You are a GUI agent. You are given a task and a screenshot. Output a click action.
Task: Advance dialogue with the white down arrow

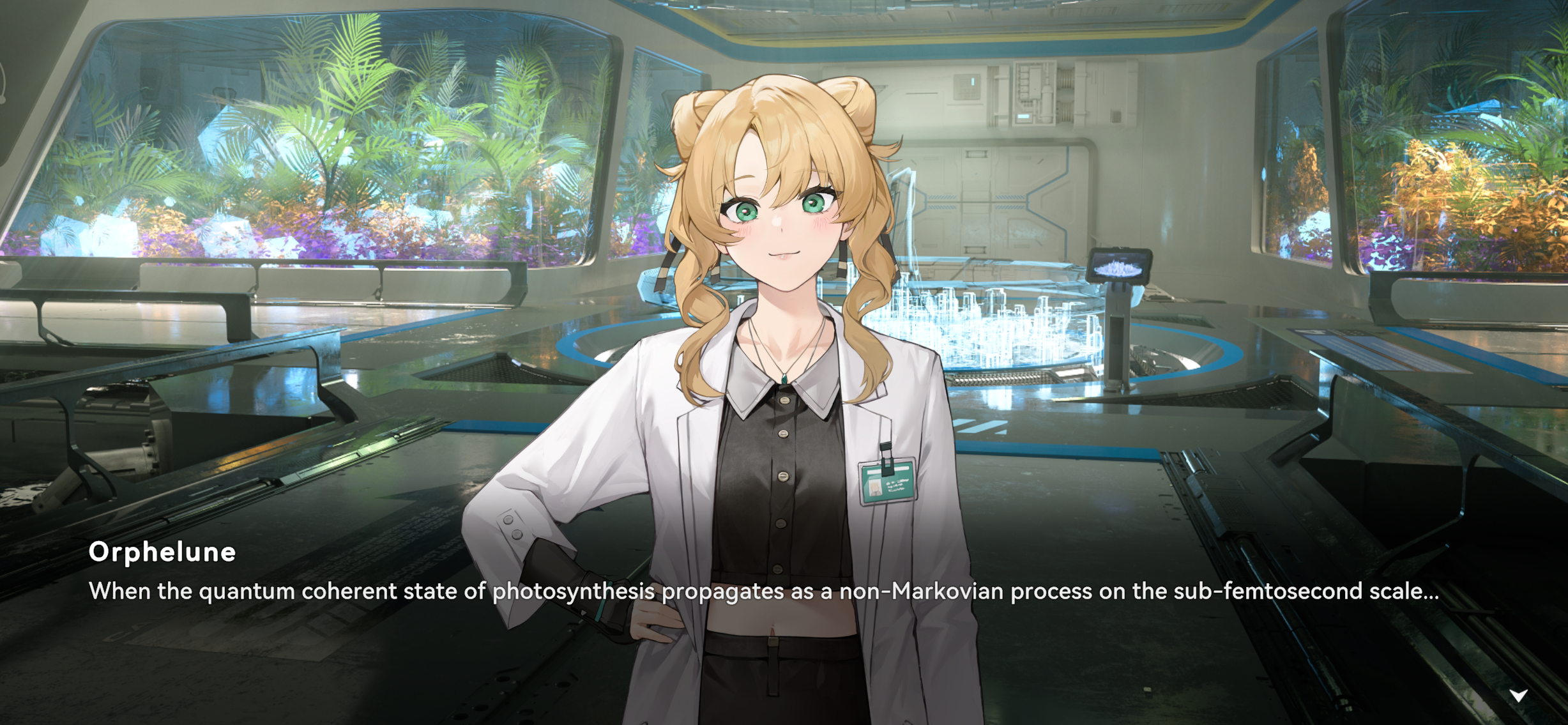1518,695
